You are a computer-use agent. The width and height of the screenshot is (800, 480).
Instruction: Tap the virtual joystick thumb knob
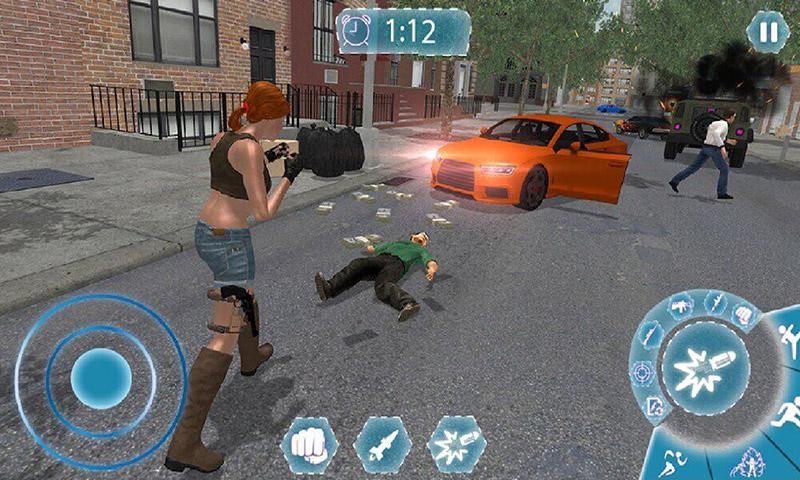[101, 378]
